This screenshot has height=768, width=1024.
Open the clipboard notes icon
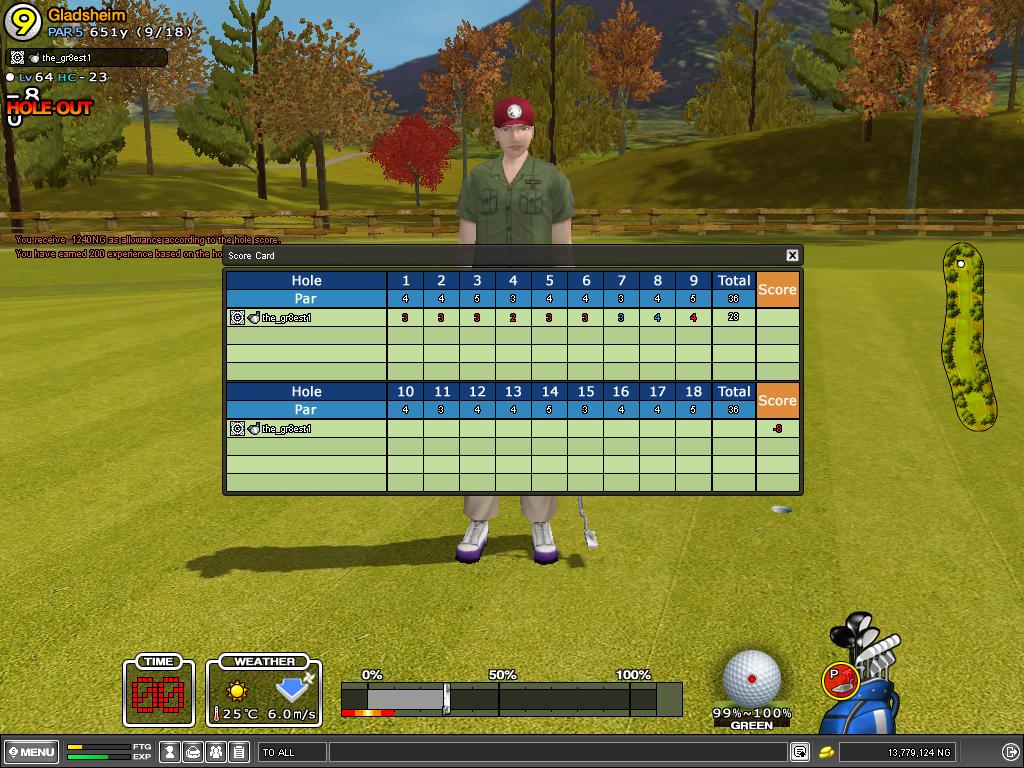pos(238,752)
